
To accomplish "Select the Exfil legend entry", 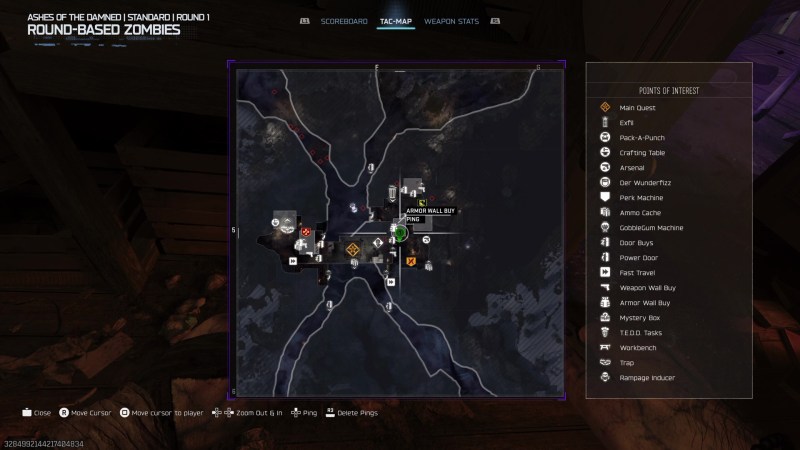I will coord(627,122).
